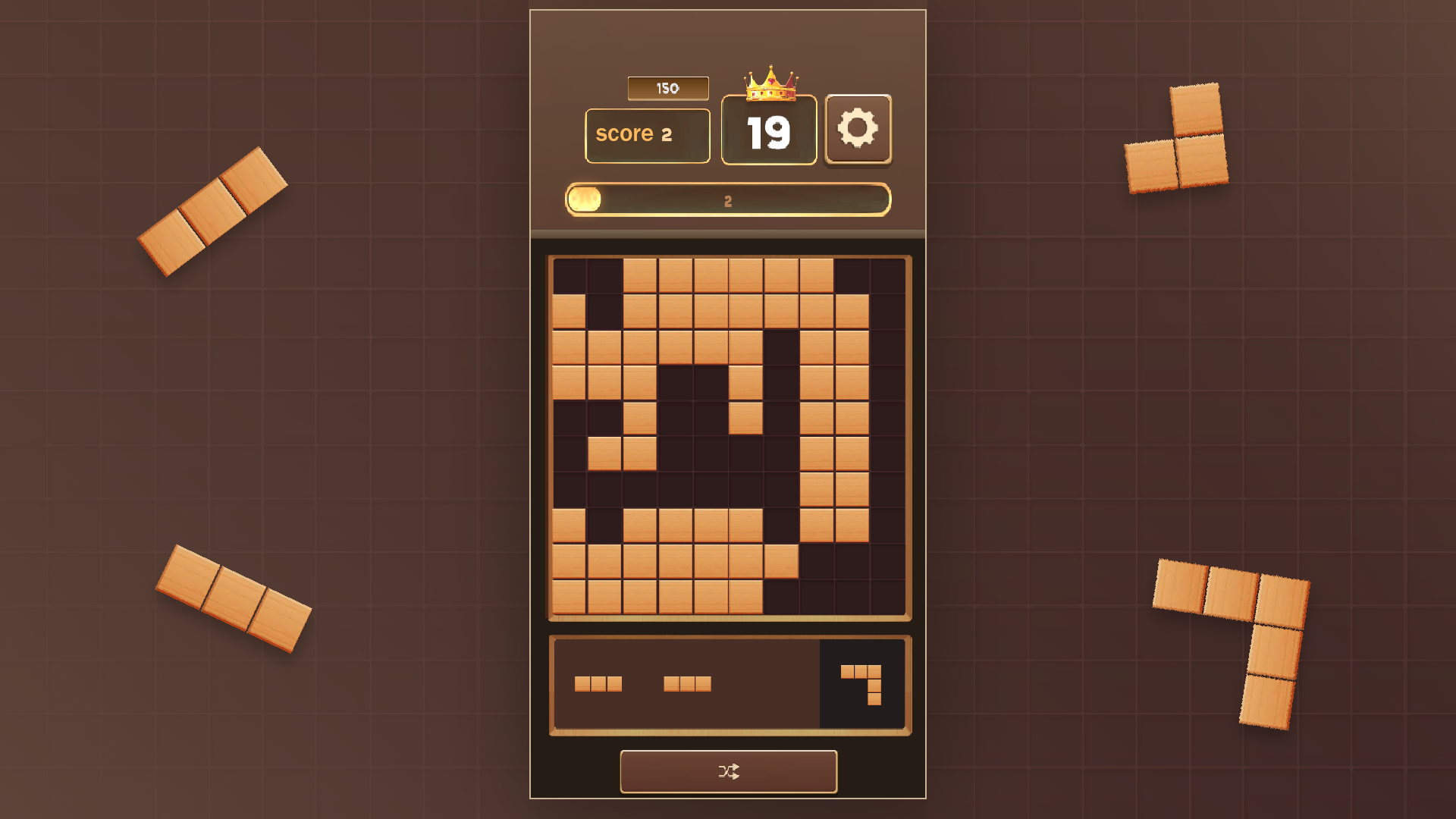Open the settings gear
Image resolution: width=1456 pixels, height=819 pixels.
point(858,129)
